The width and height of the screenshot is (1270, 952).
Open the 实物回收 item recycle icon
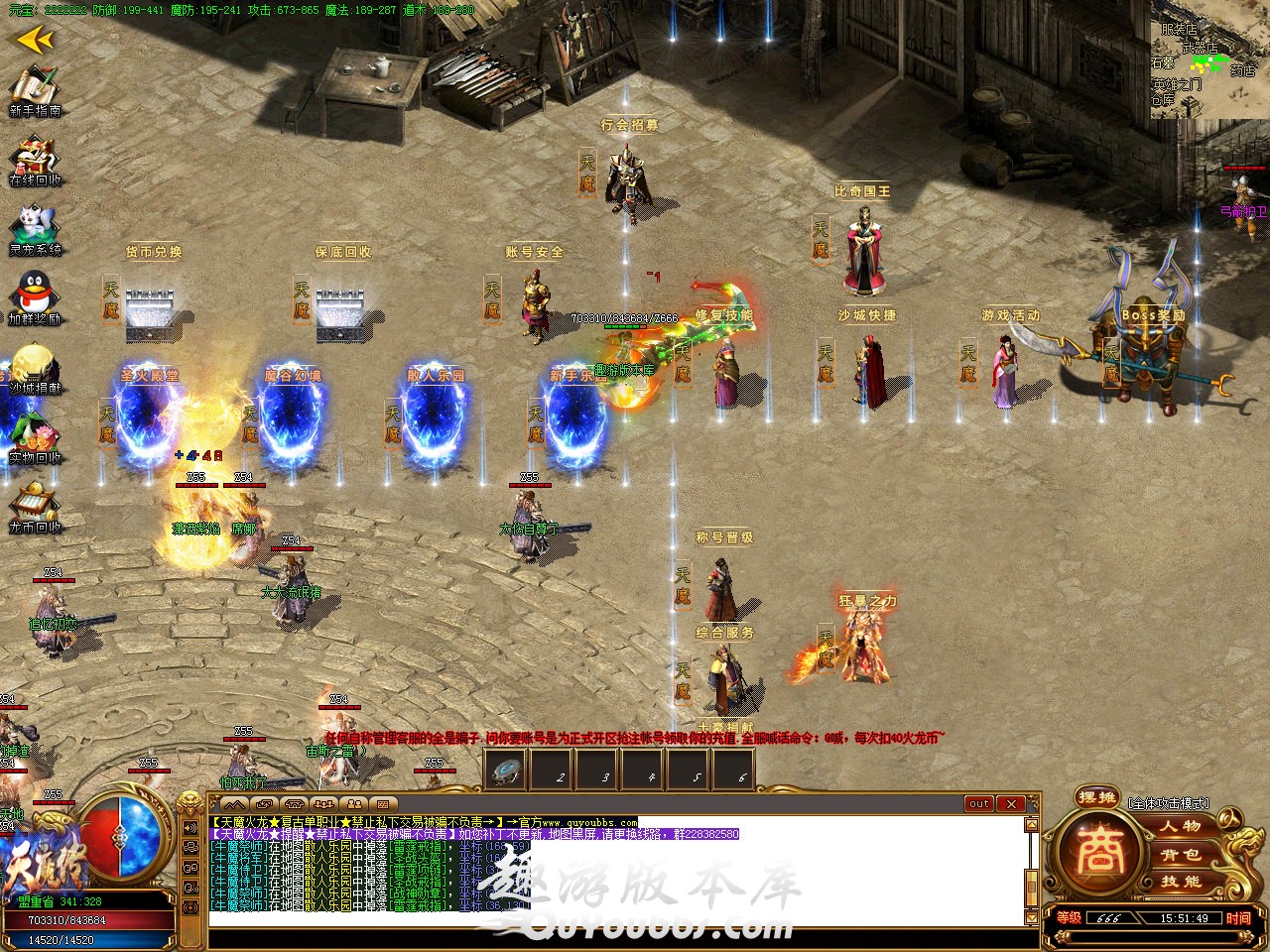tap(35, 434)
